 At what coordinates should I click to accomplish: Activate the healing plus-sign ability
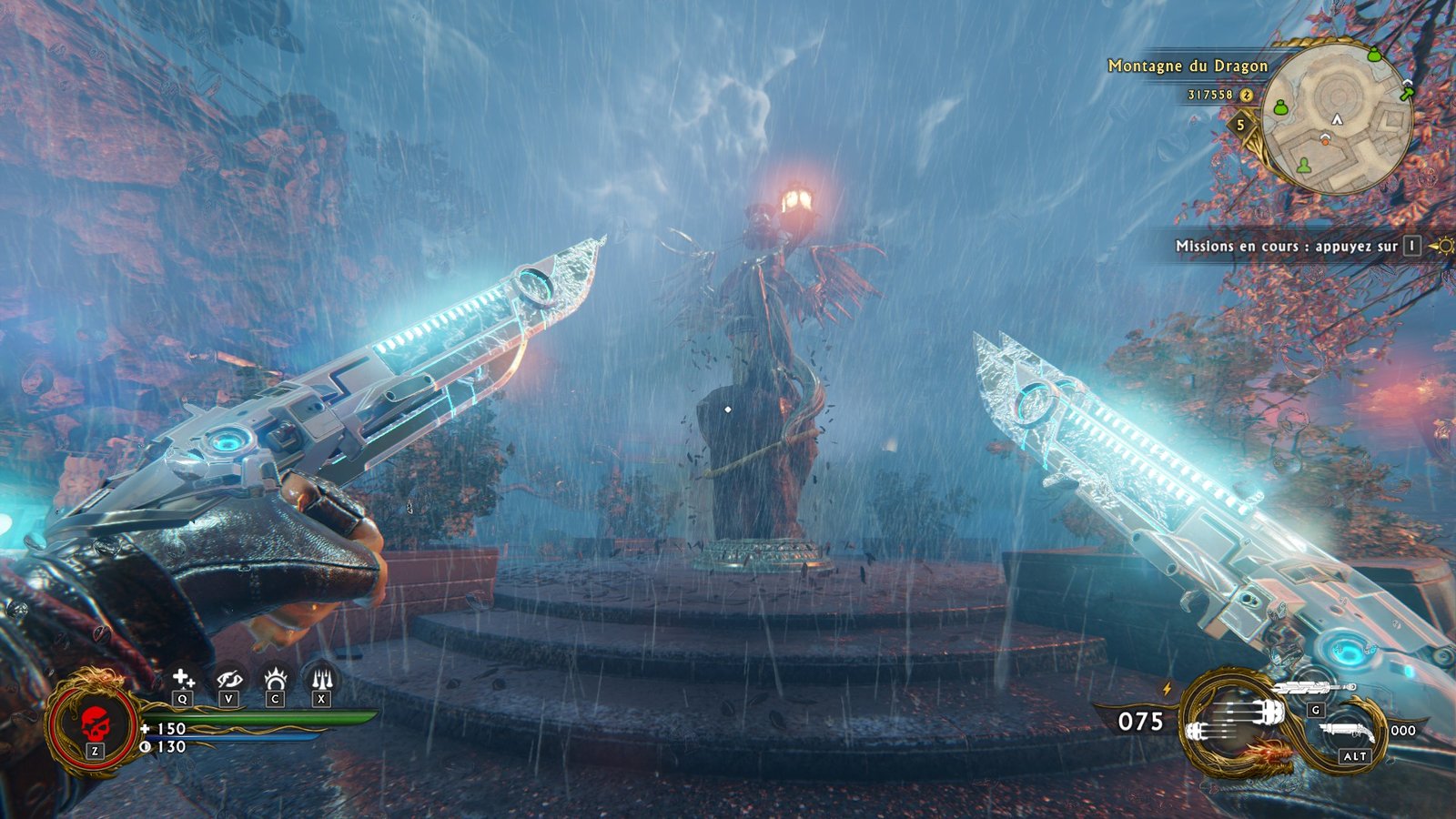[183, 679]
